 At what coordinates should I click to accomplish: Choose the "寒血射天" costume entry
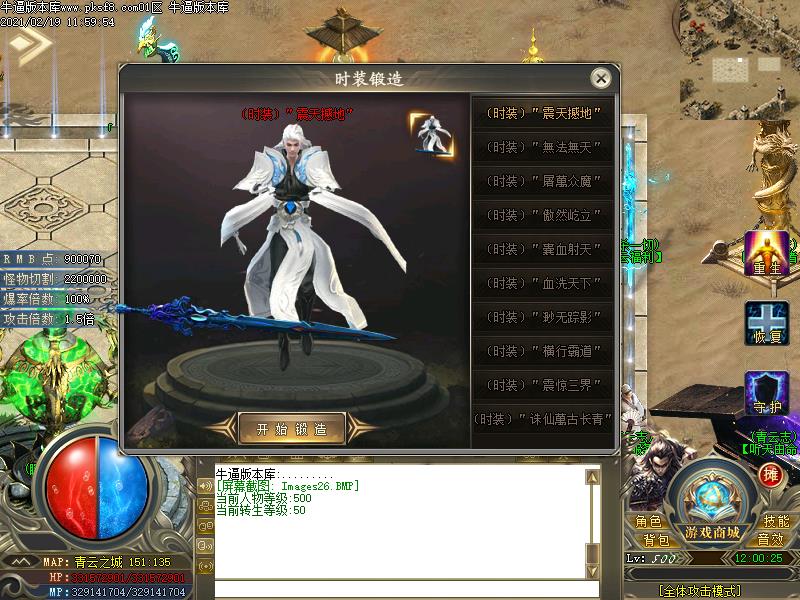tap(543, 249)
